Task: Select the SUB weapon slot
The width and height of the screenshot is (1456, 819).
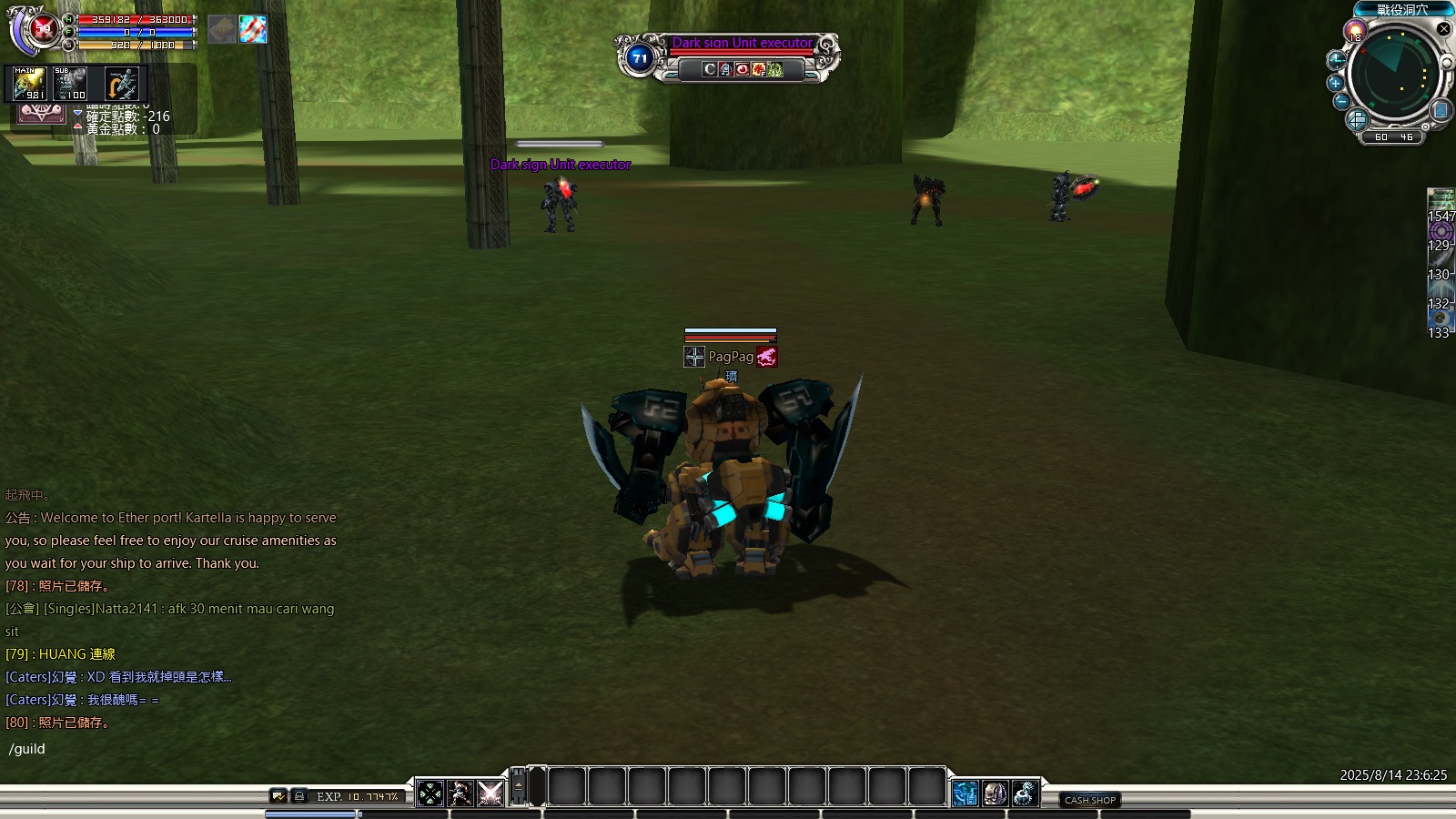Action: (70, 84)
